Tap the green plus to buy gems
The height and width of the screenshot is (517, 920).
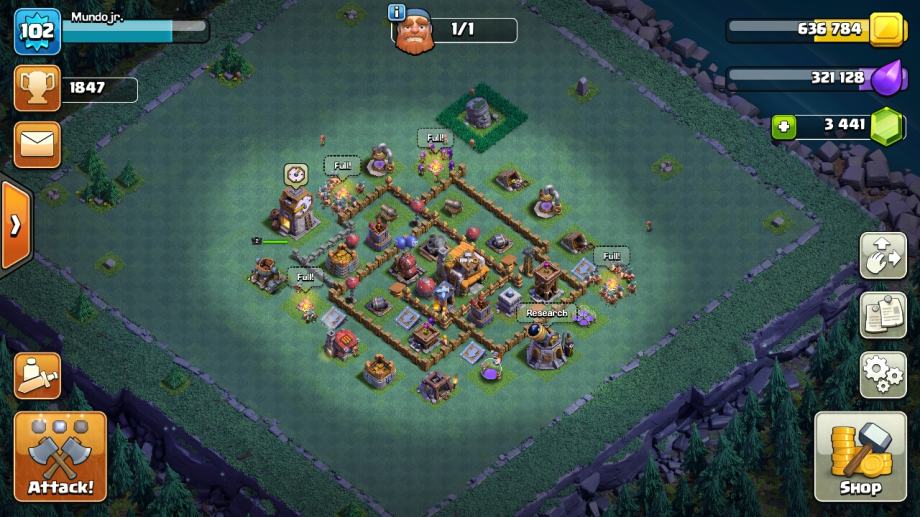(786, 126)
